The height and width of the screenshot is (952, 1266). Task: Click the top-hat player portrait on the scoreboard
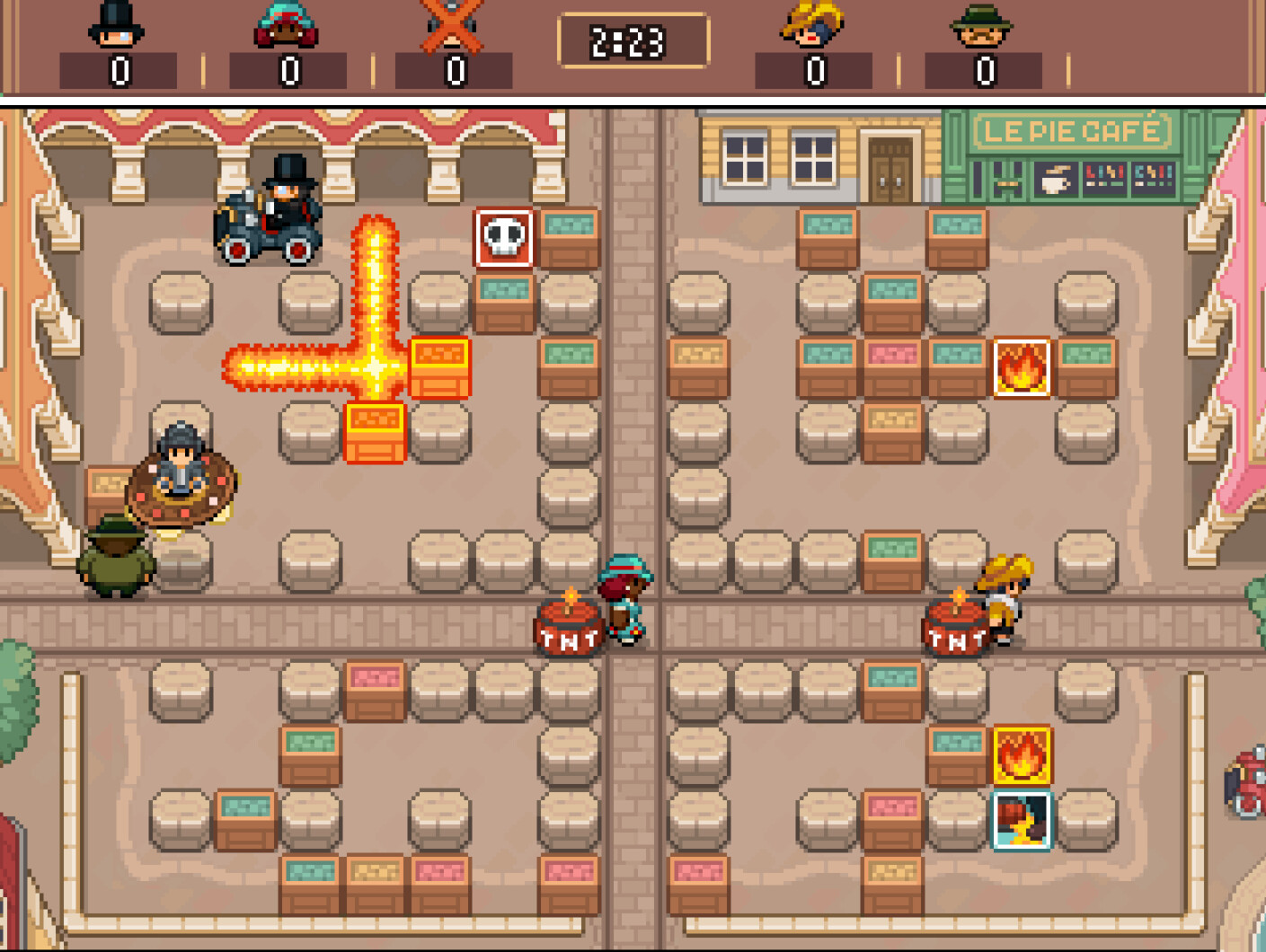(117, 27)
